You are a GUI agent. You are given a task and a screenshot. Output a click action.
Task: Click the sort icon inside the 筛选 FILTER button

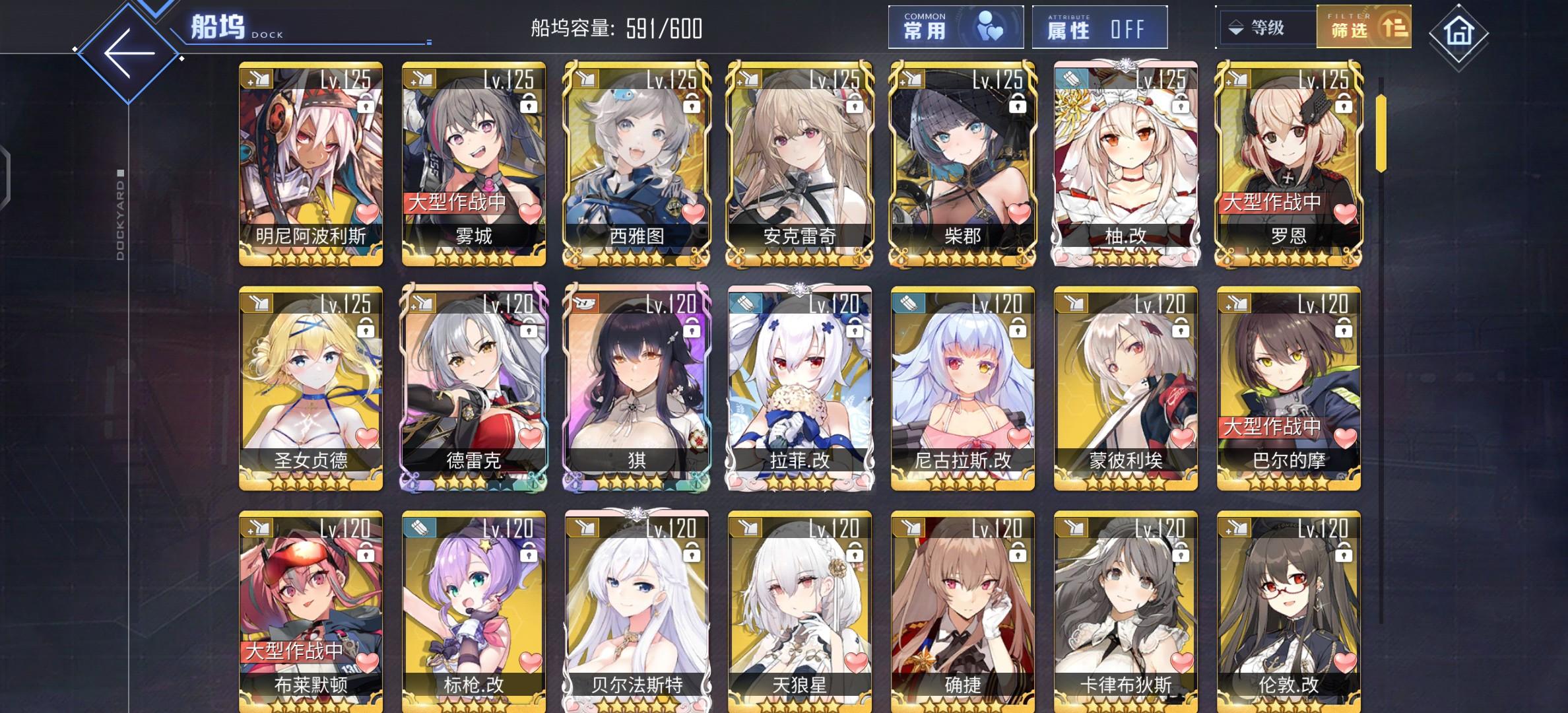pyautogui.click(x=1394, y=30)
